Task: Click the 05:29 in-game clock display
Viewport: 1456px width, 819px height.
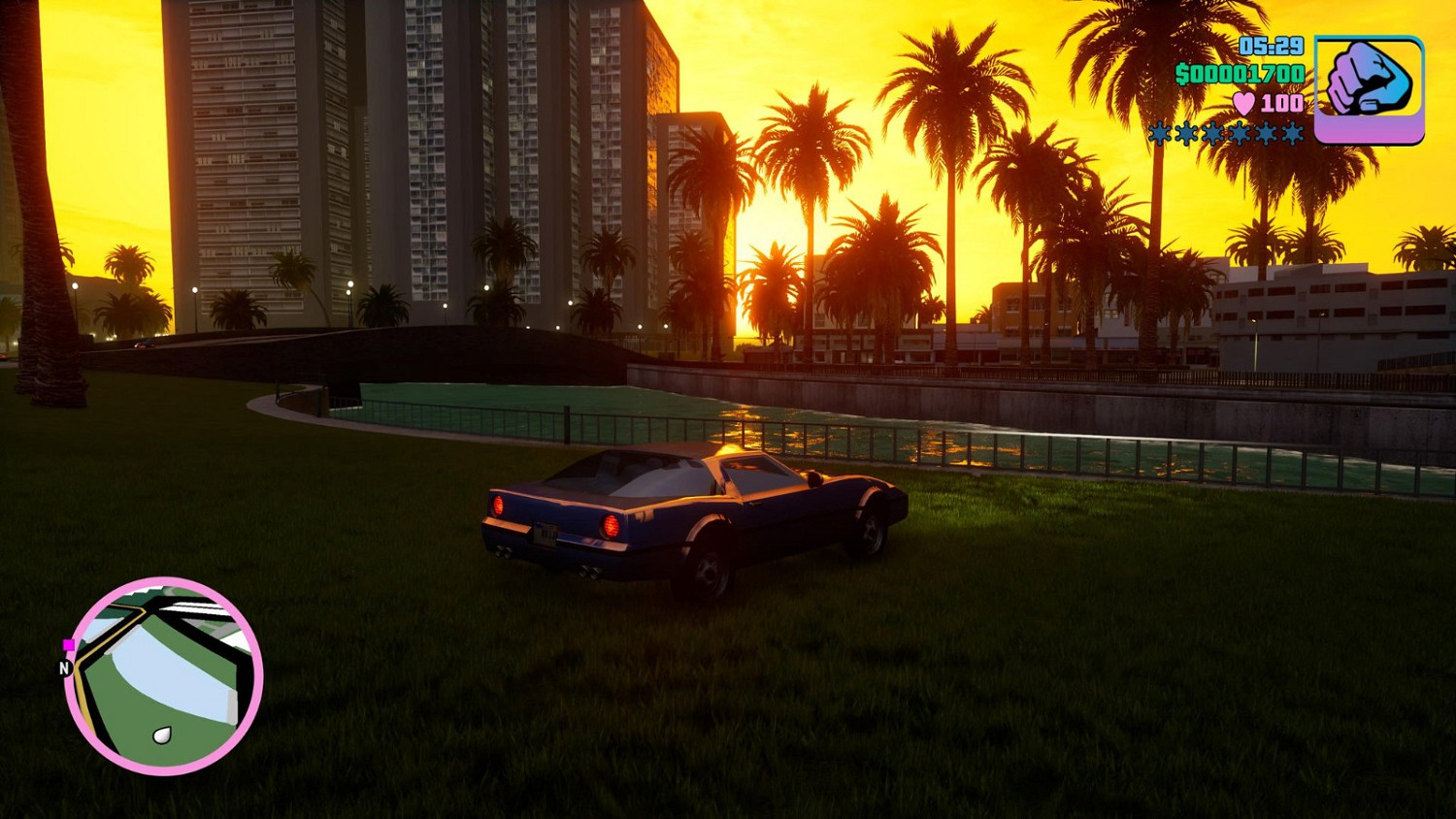Action: click(x=1271, y=48)
